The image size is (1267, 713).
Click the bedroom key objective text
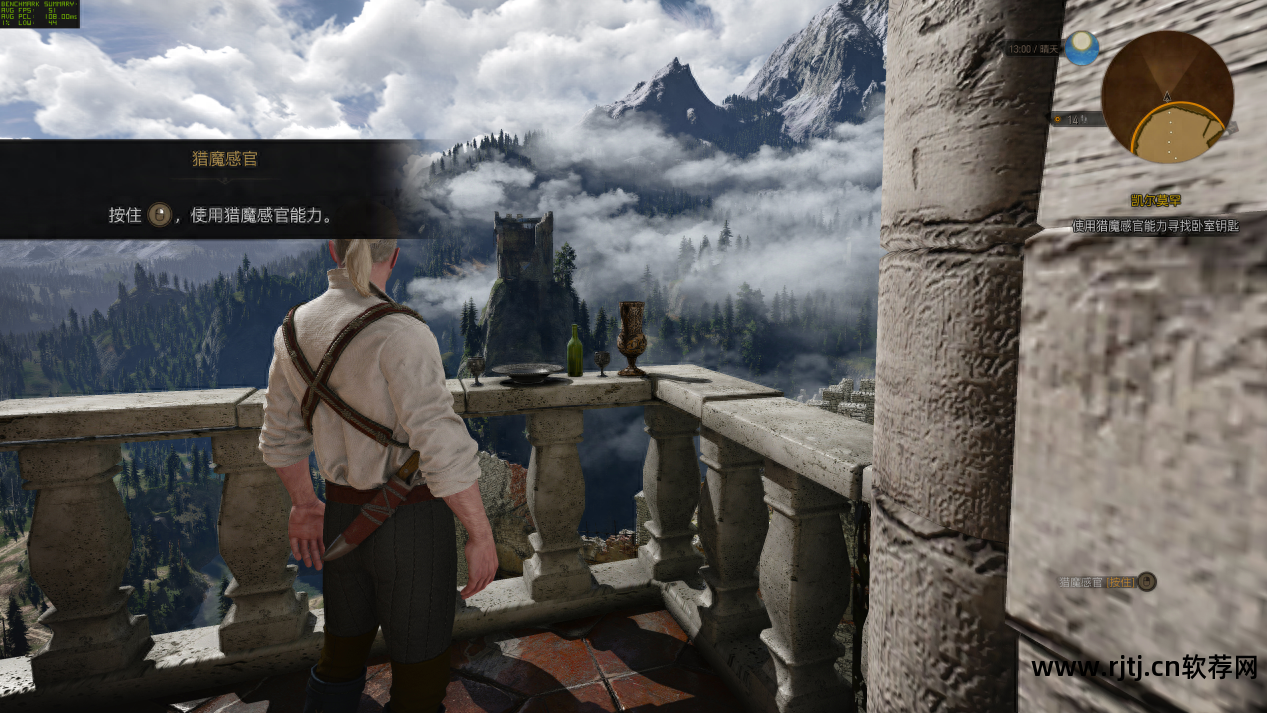(1155, 226)
